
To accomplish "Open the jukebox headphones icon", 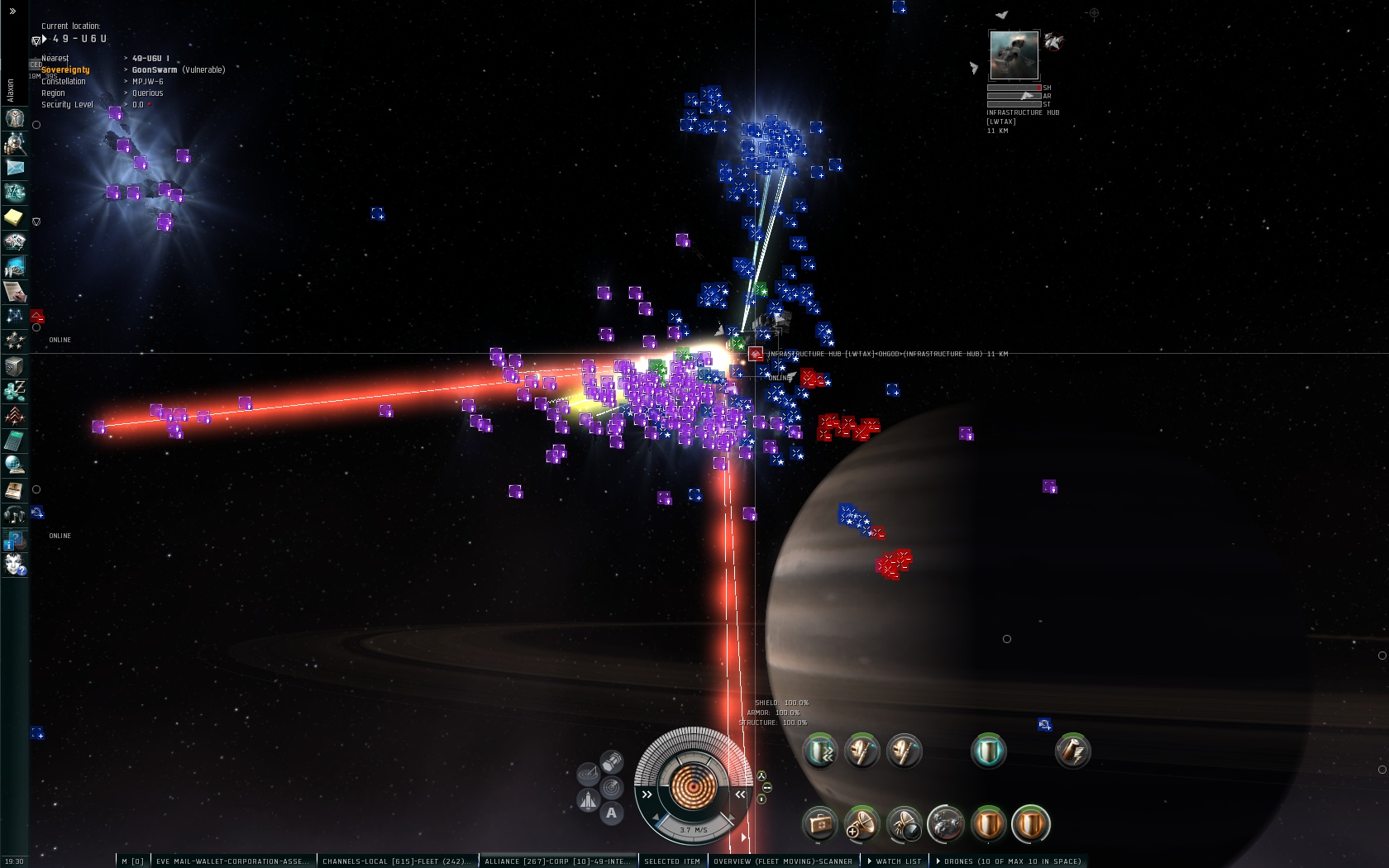I will click(14, 514).
